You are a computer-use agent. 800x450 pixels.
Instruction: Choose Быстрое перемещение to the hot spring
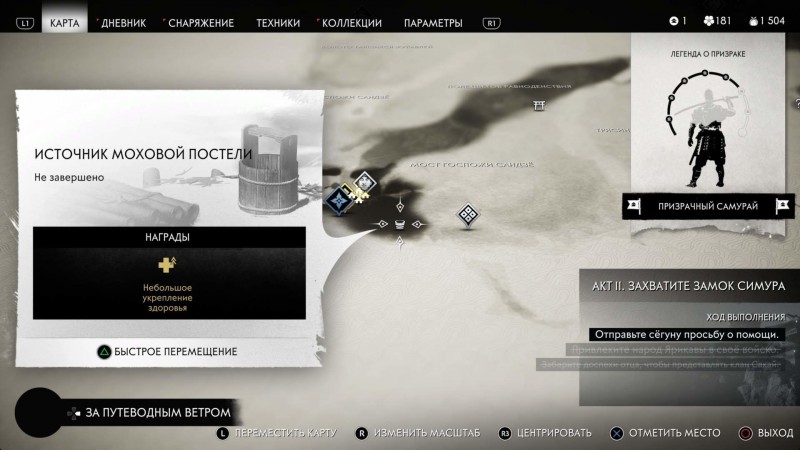coord(166,351)
